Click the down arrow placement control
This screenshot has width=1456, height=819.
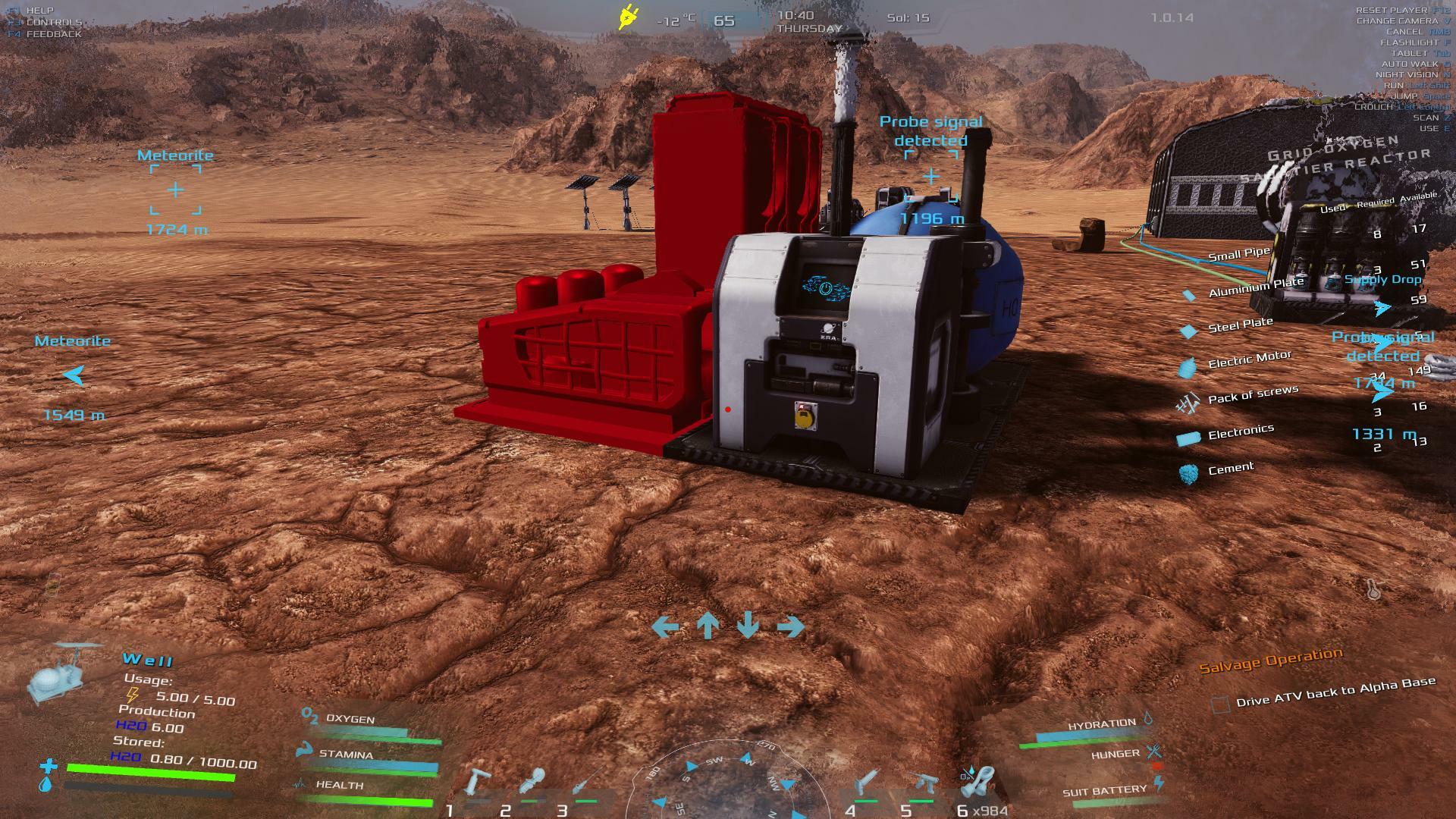pyautogui.click(x=748, y=626)
